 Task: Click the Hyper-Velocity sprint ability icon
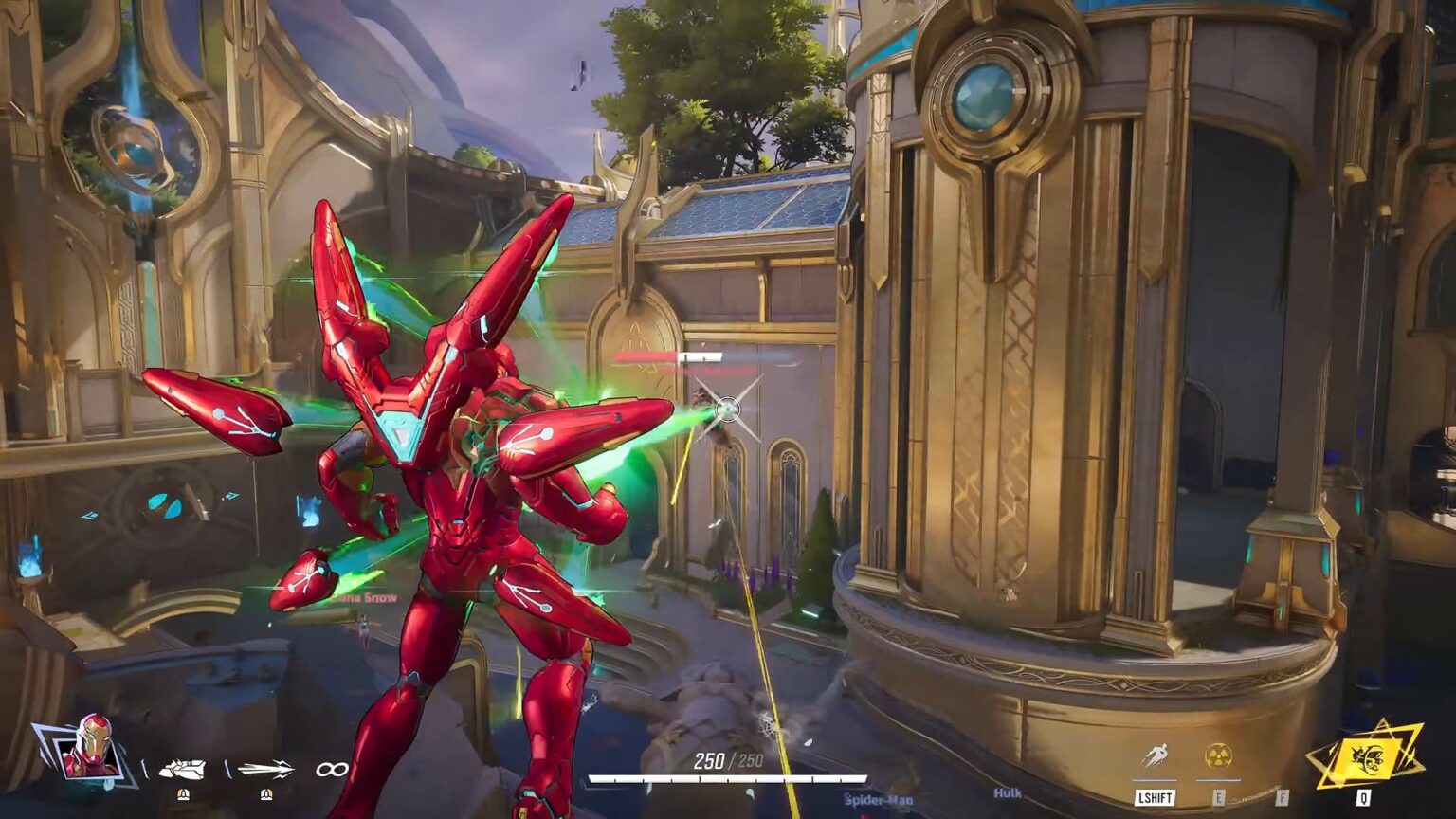pyautogui.click(x=1157, y=754)
